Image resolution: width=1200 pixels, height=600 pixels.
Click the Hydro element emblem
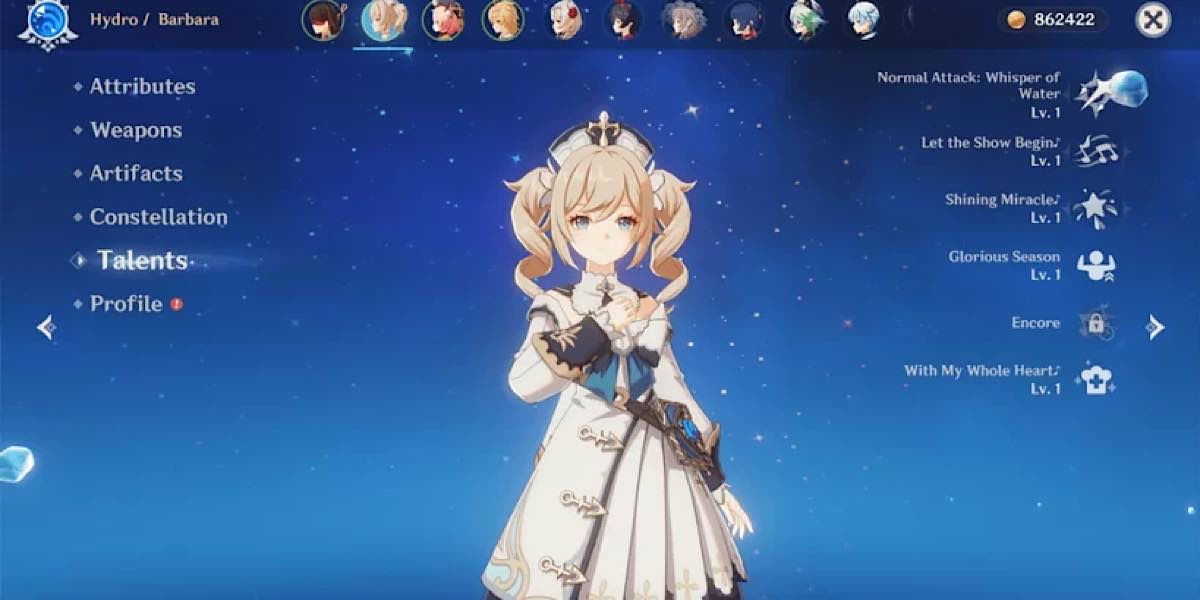click(48, 22)
